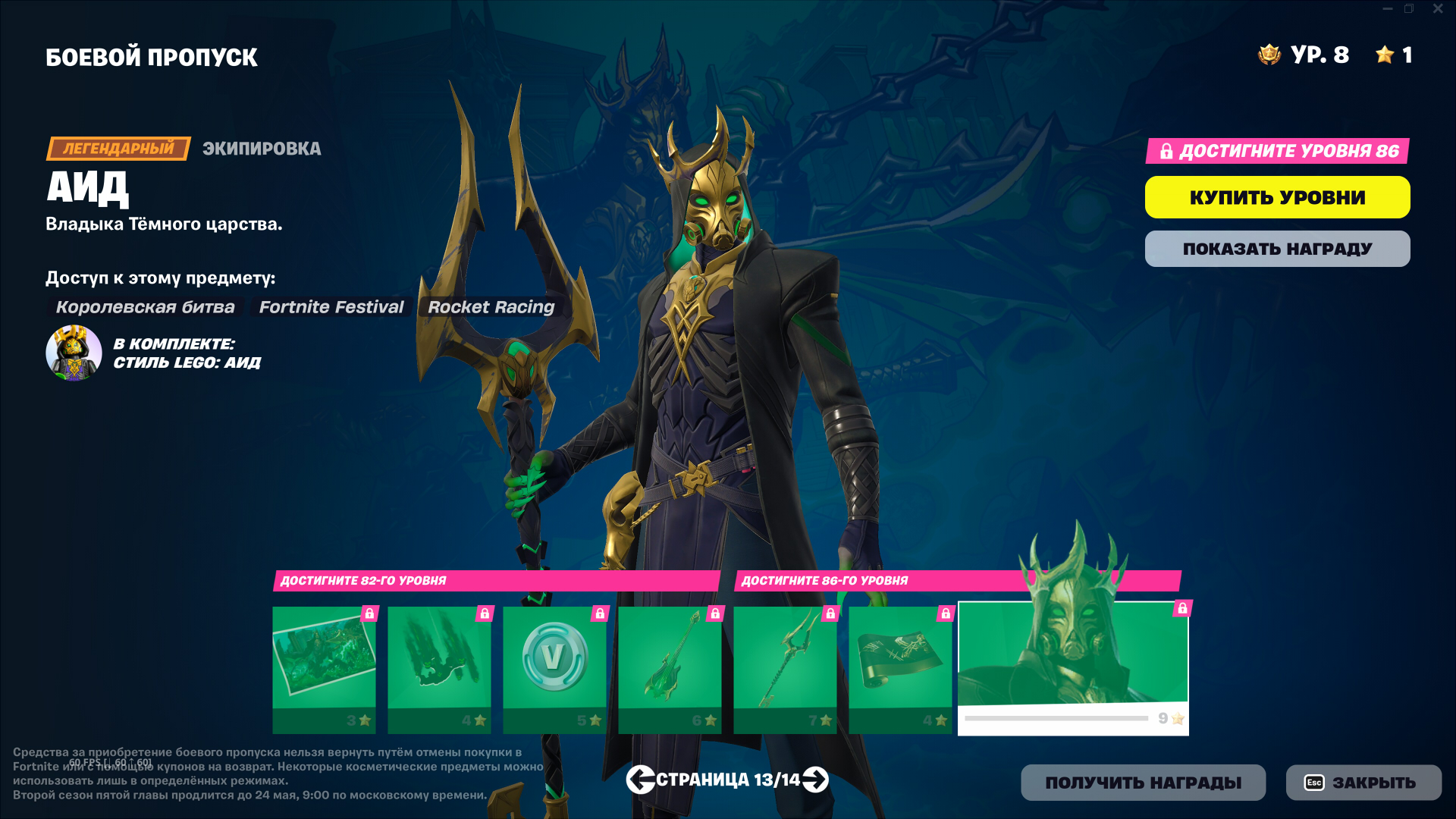
Task: Click the yellow Купить уровни button
Action: pyautogui.click(x=1277, y=197)
